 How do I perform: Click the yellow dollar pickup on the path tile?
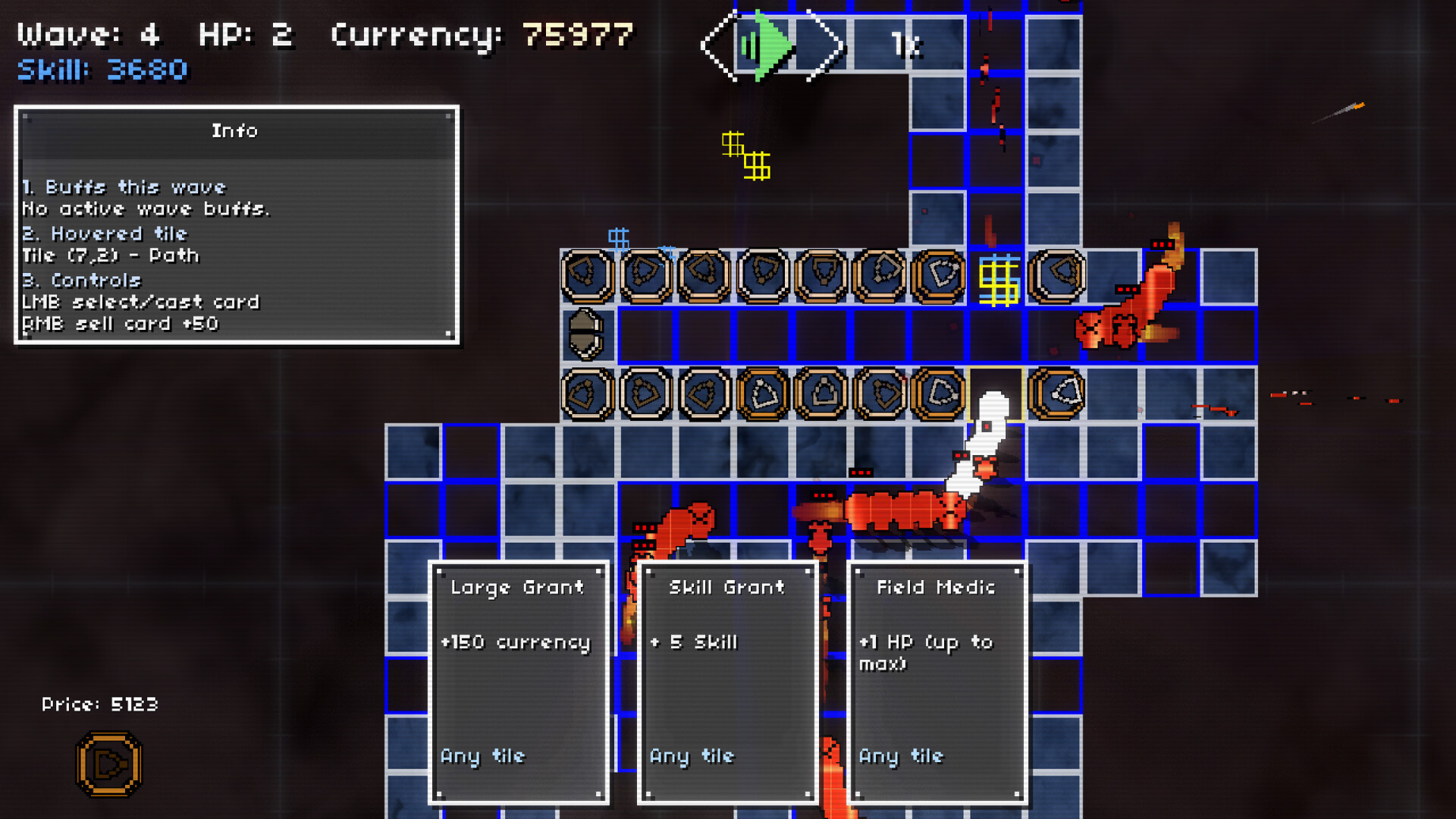pos(999,281)
